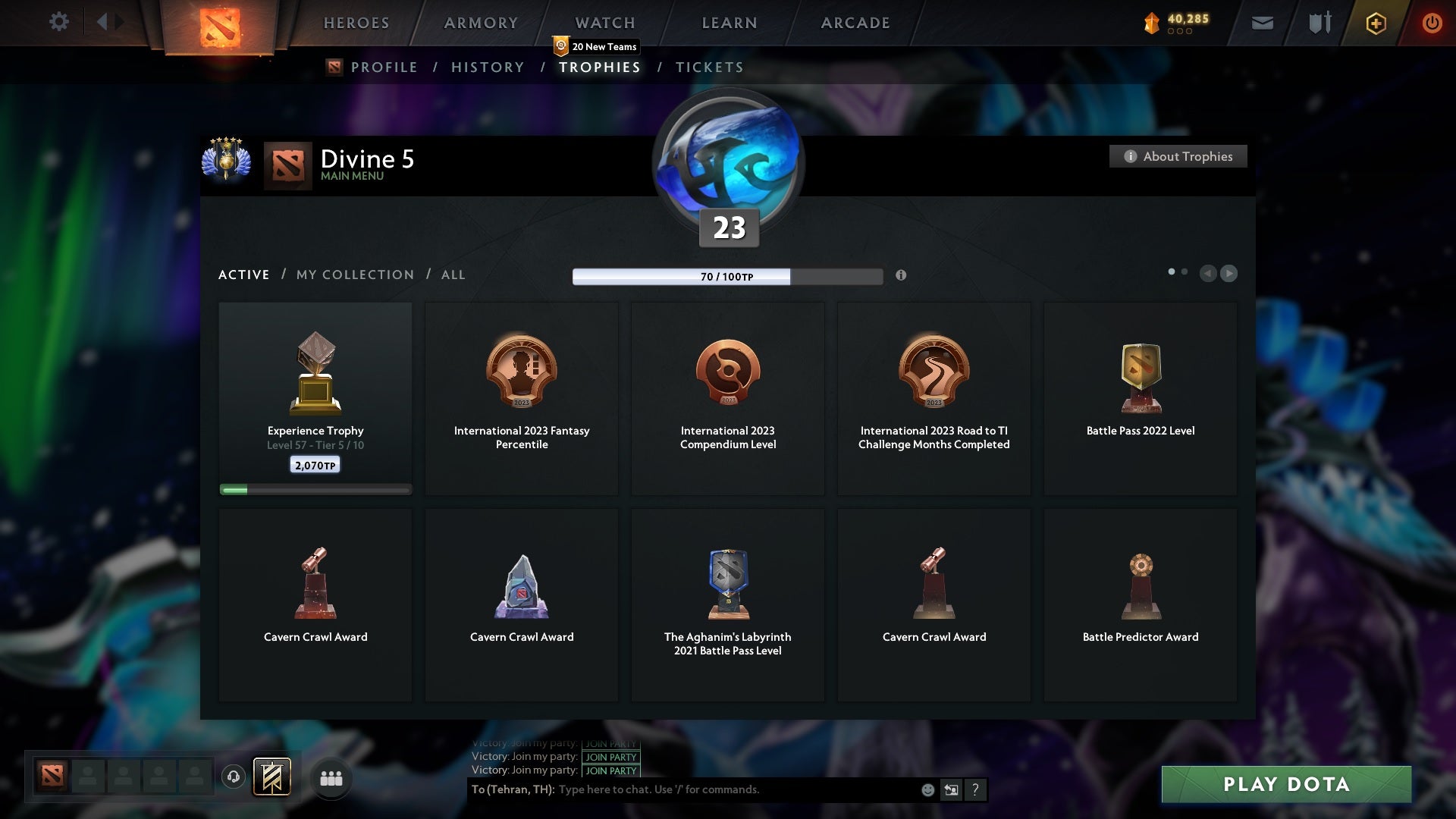Switch to the ALL trophies view
This screenshot has width=1456, height=819.
coord(453,275)
